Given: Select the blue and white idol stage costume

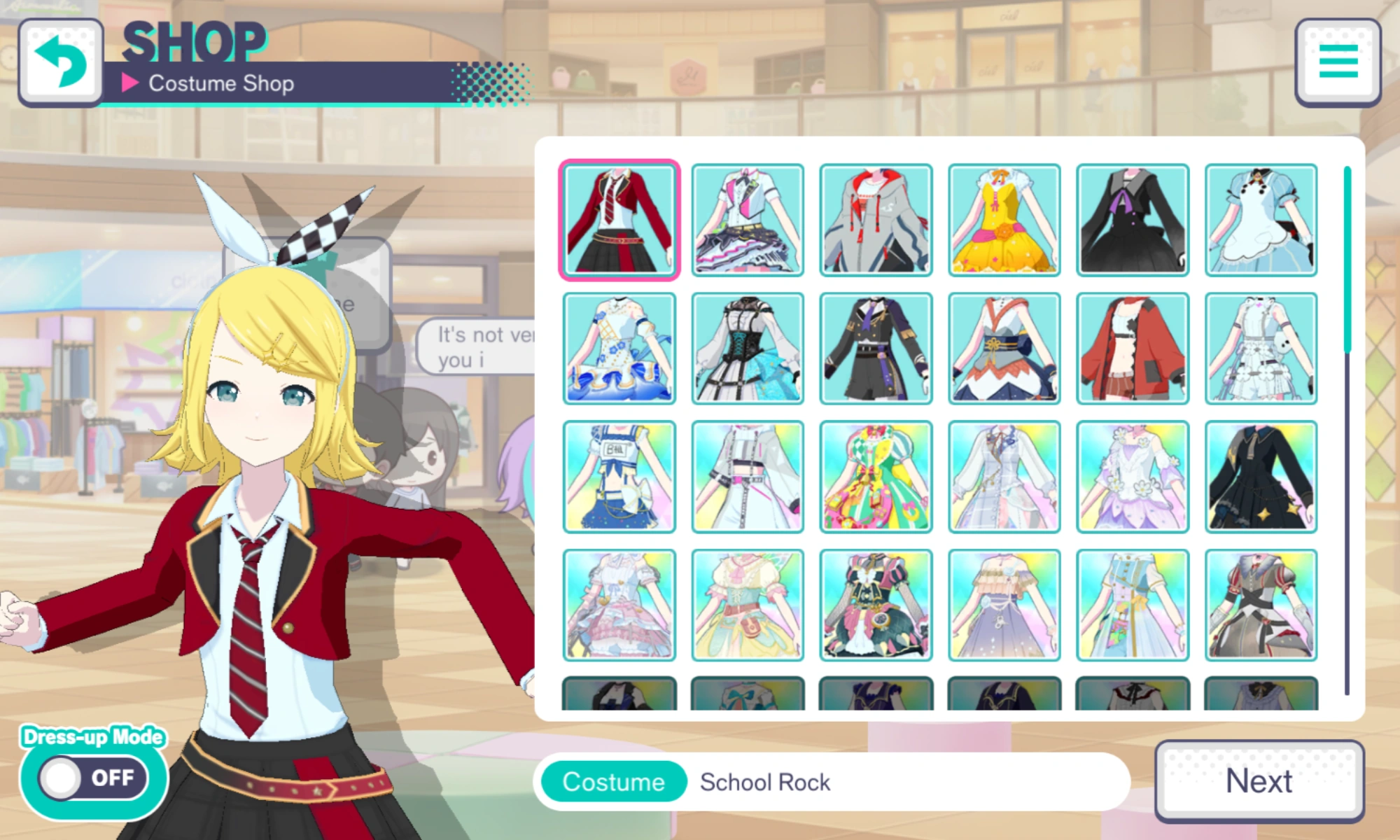Looking at the screenshot, I should click(x=619, y=348).
